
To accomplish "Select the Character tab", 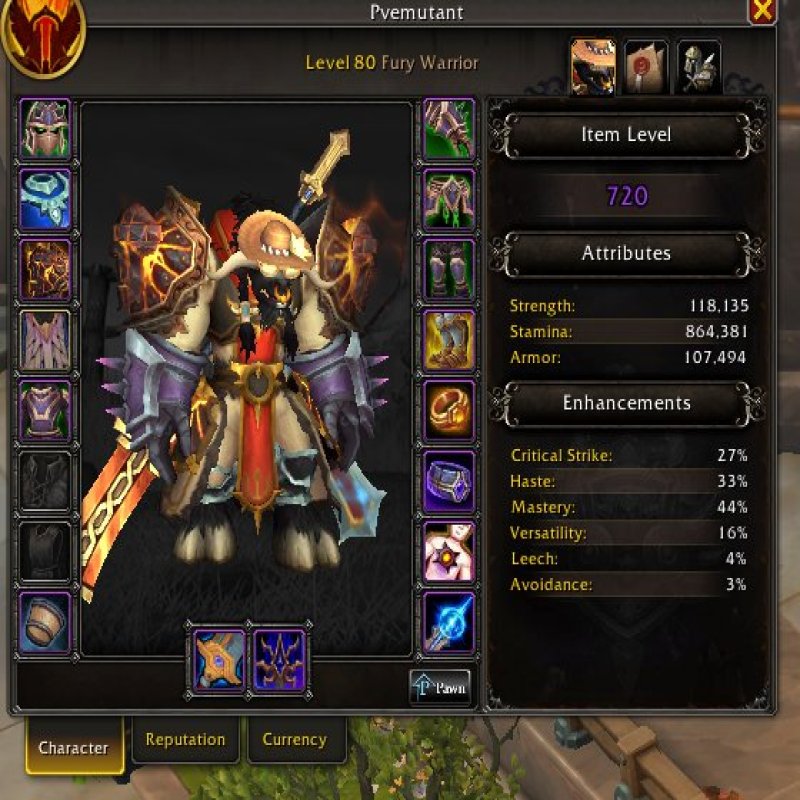I will coord(73,747).
